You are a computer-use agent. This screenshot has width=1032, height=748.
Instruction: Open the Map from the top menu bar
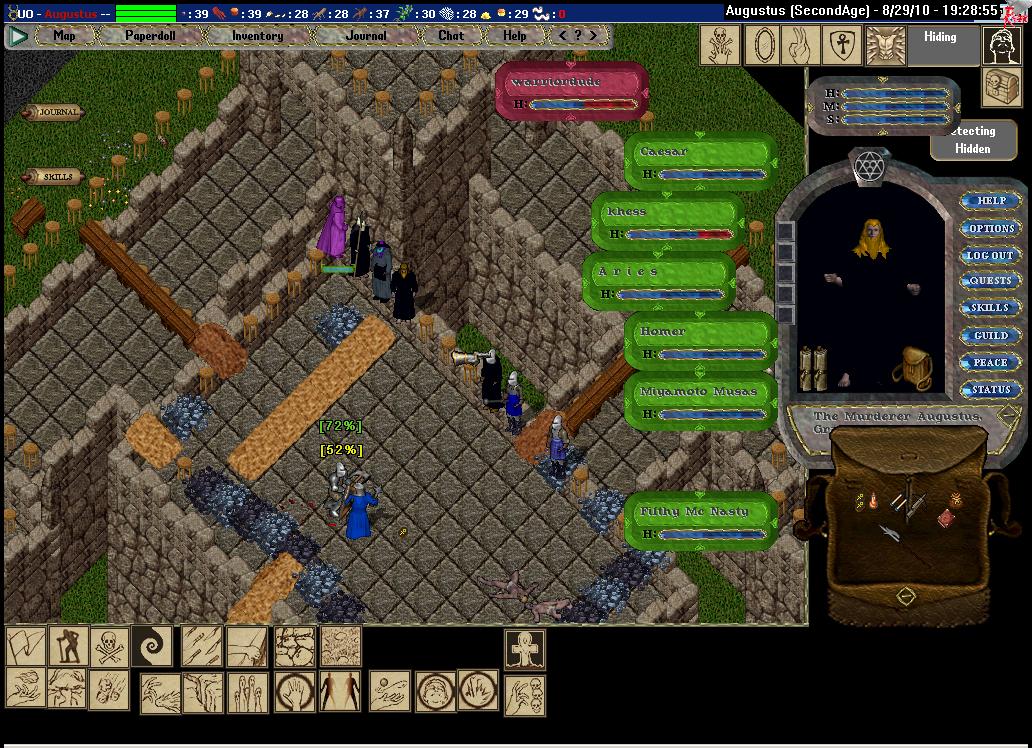[64, 36]
